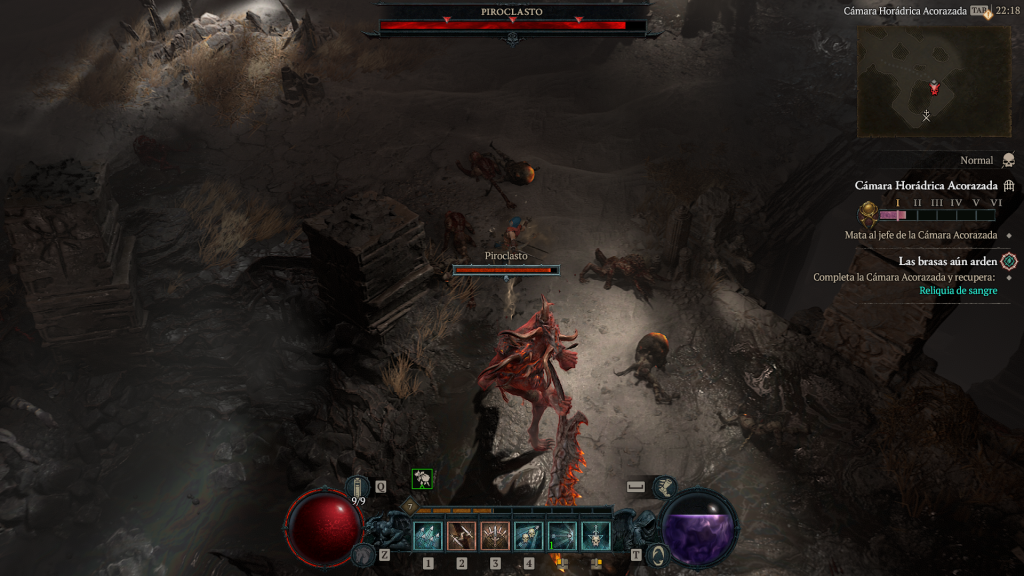Activate the fifth hotbar skill with green counter
Viewport: 1024px width, 576px height.
pos(562,536)
